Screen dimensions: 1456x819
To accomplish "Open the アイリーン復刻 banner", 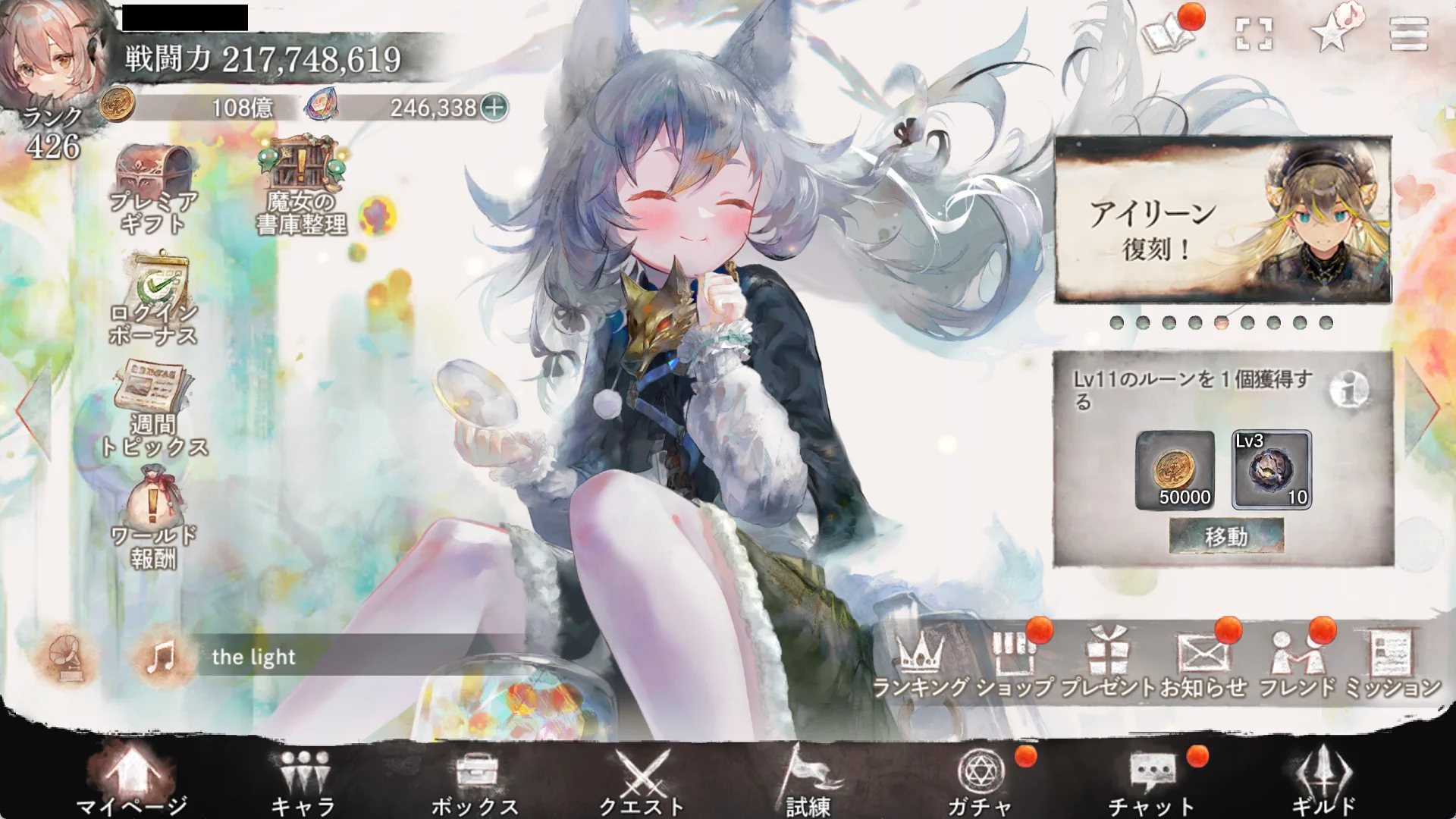I will coord(1222,221).
